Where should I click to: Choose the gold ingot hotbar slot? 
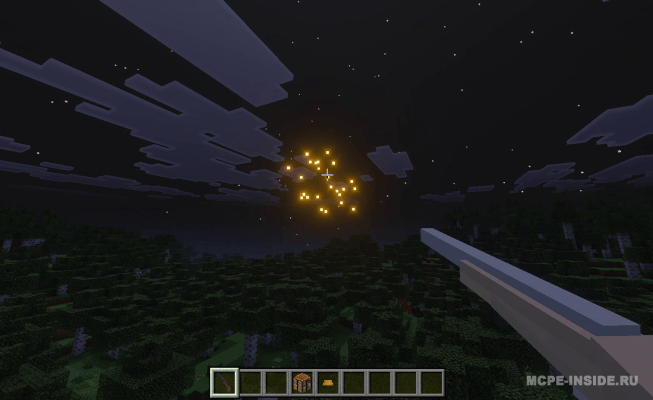point(328,382)
